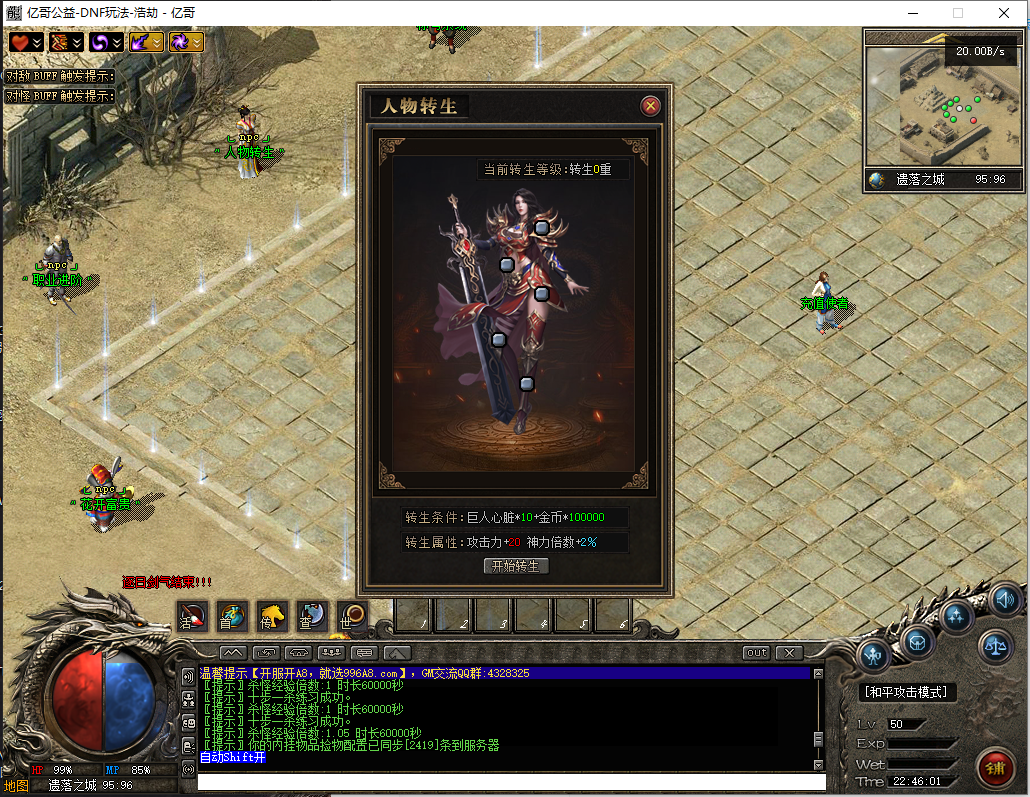
Task: Click the out button above the chat
Action: pos(757,653)
